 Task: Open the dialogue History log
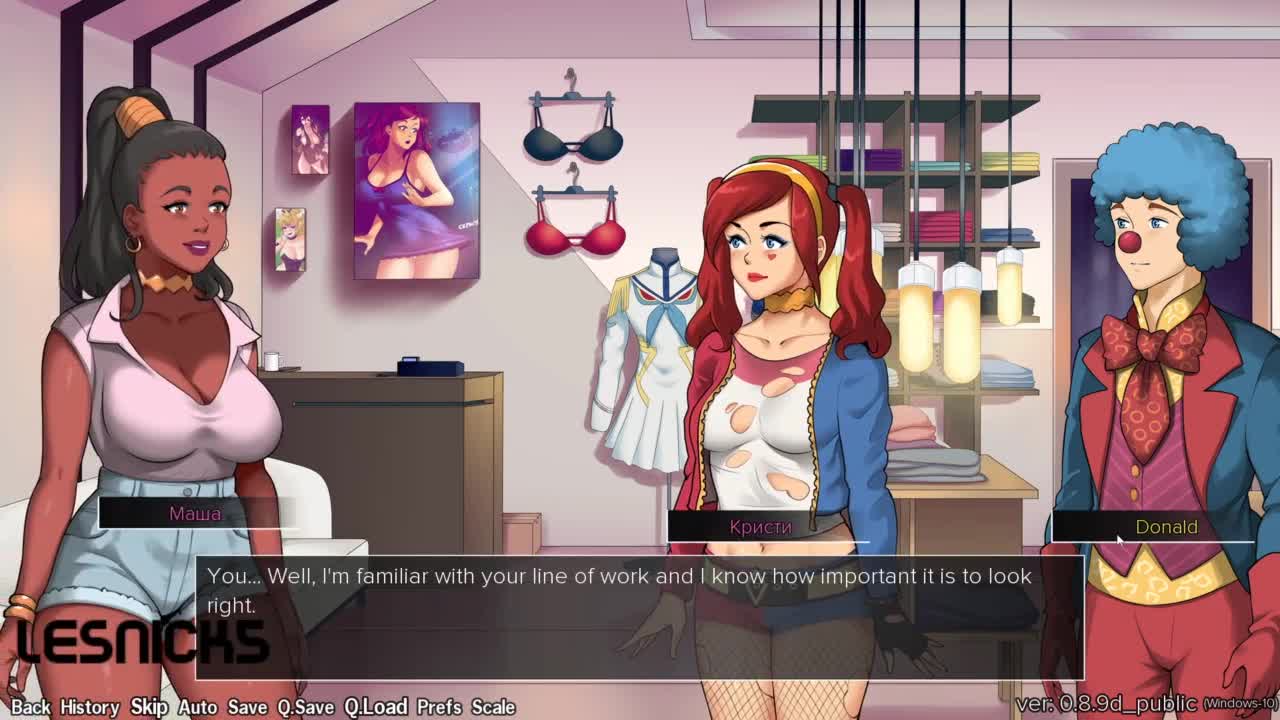(x=90, y=707)
